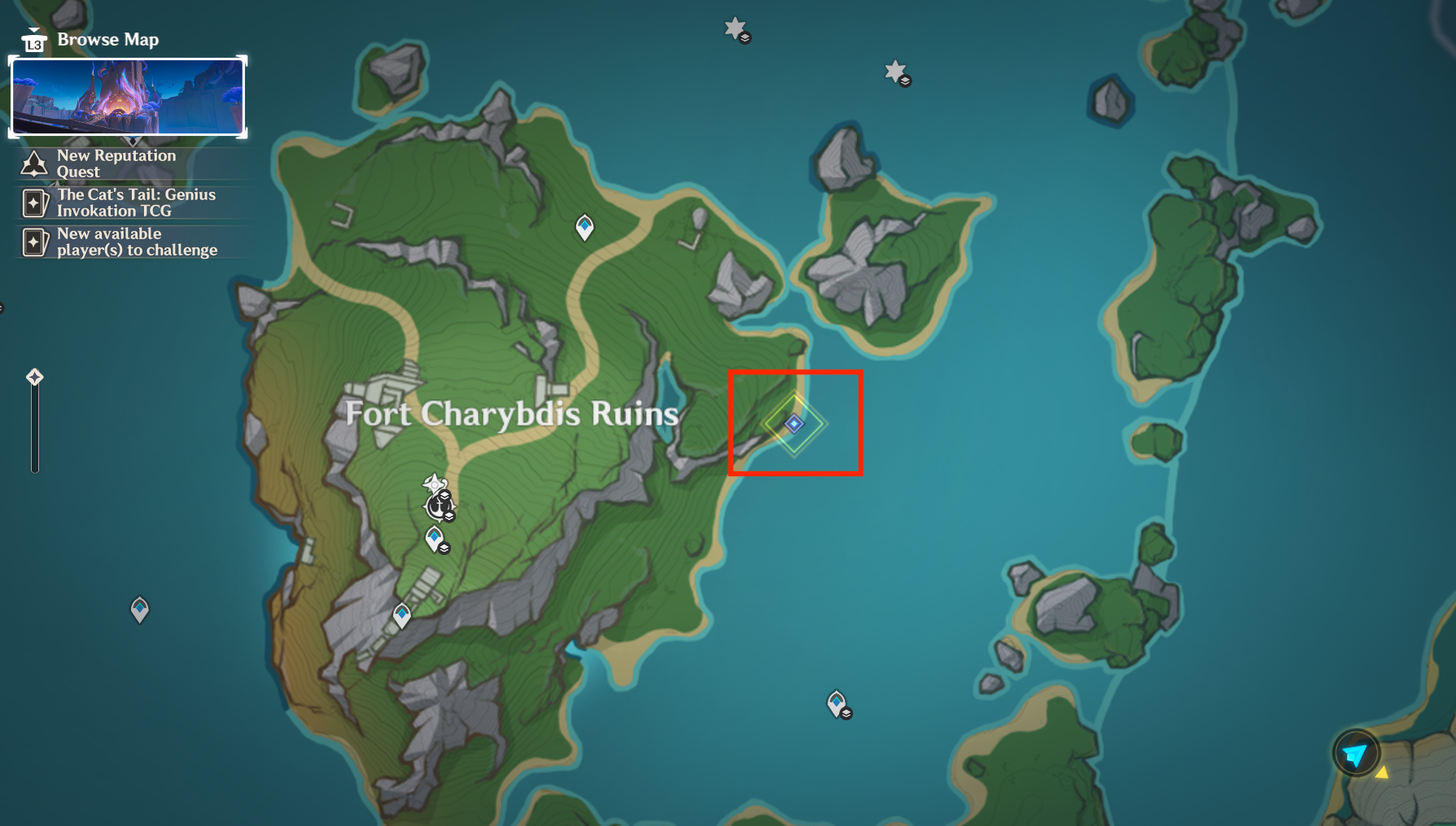The width and height of the screenshot is (1456, 826).
Task: Select the teleport waypoint north of Fort Charybdis Ruins
Action: pos(584,226)
